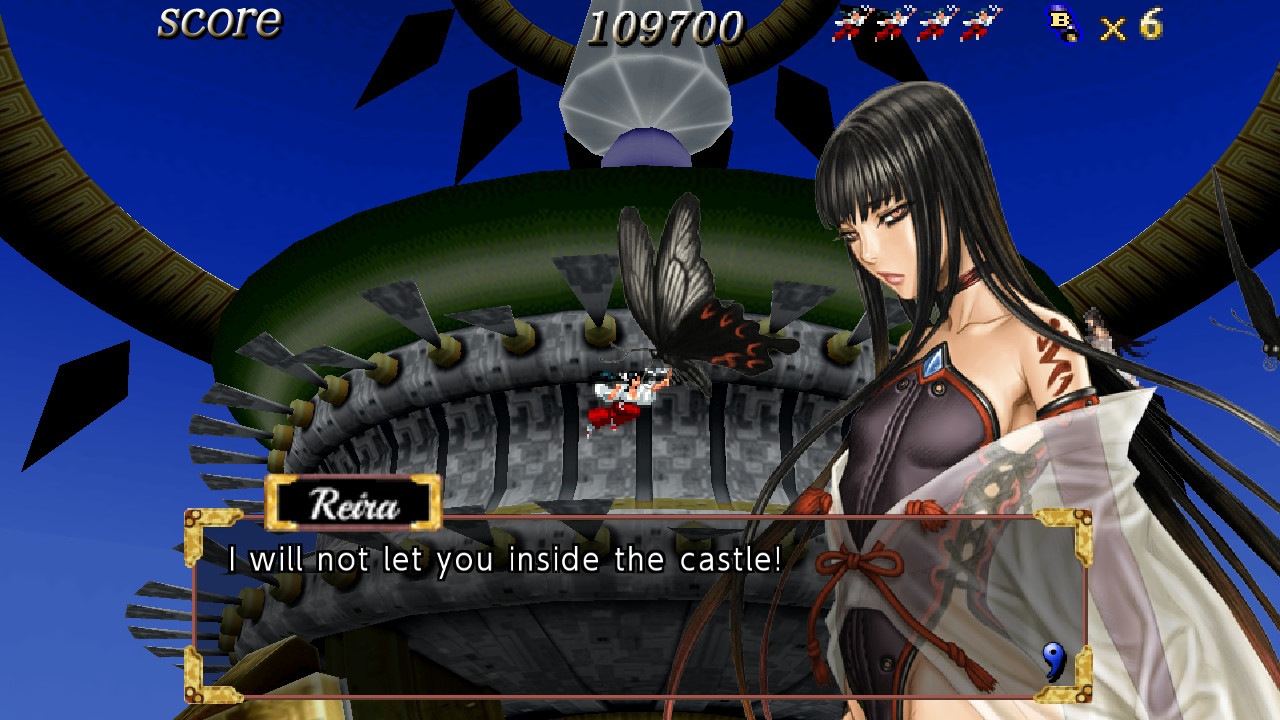Viewport: 1280px width, 720px height.
Task: Select the bomb stock icon
Action: click(x=1064, y=24)
